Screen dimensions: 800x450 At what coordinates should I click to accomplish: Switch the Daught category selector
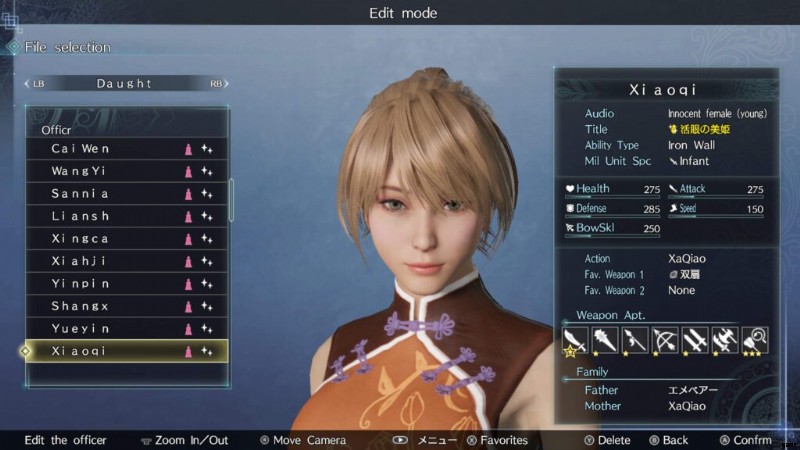[125, 84]
